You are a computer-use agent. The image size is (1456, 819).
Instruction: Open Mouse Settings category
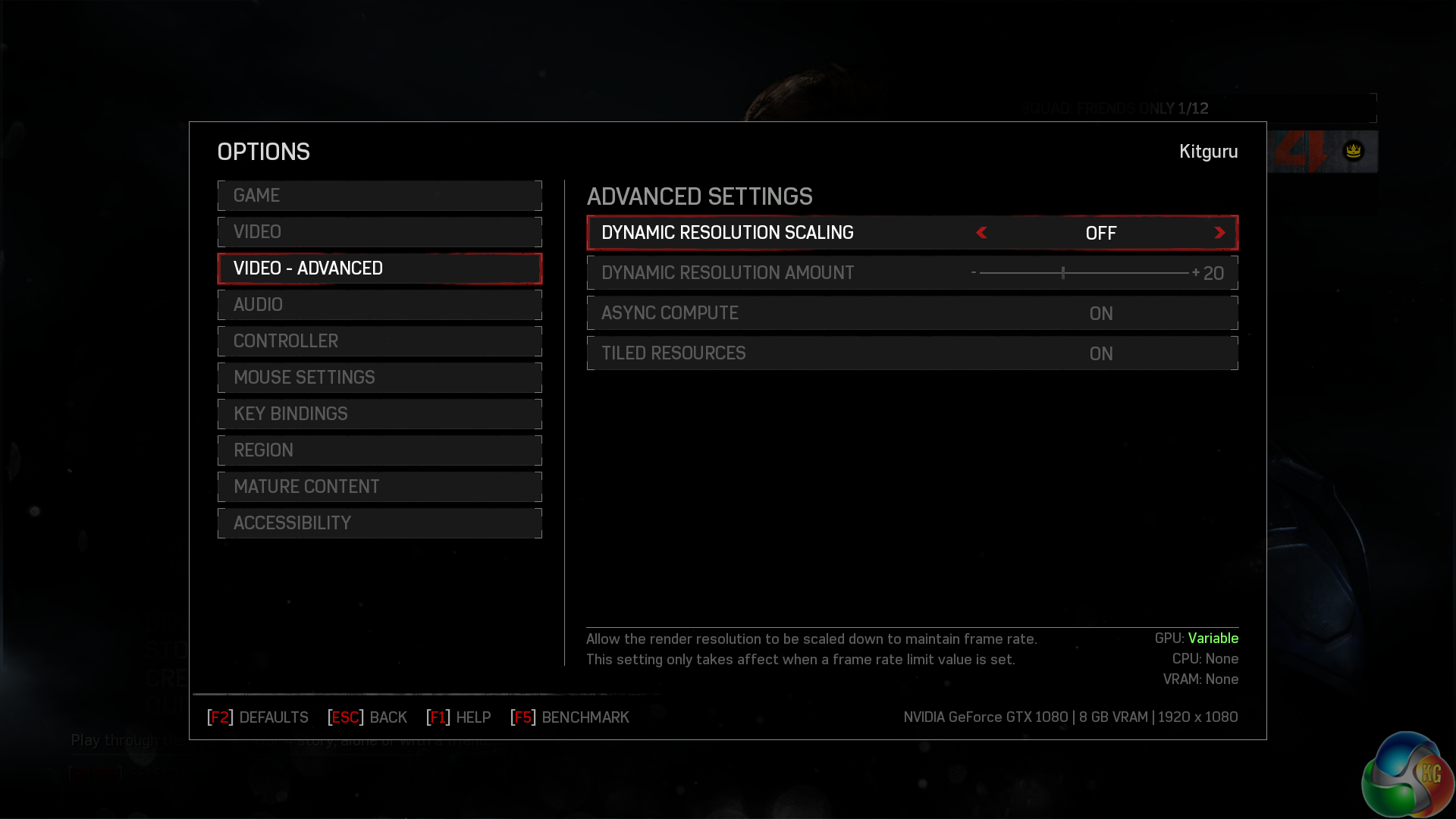coord(379,378)
